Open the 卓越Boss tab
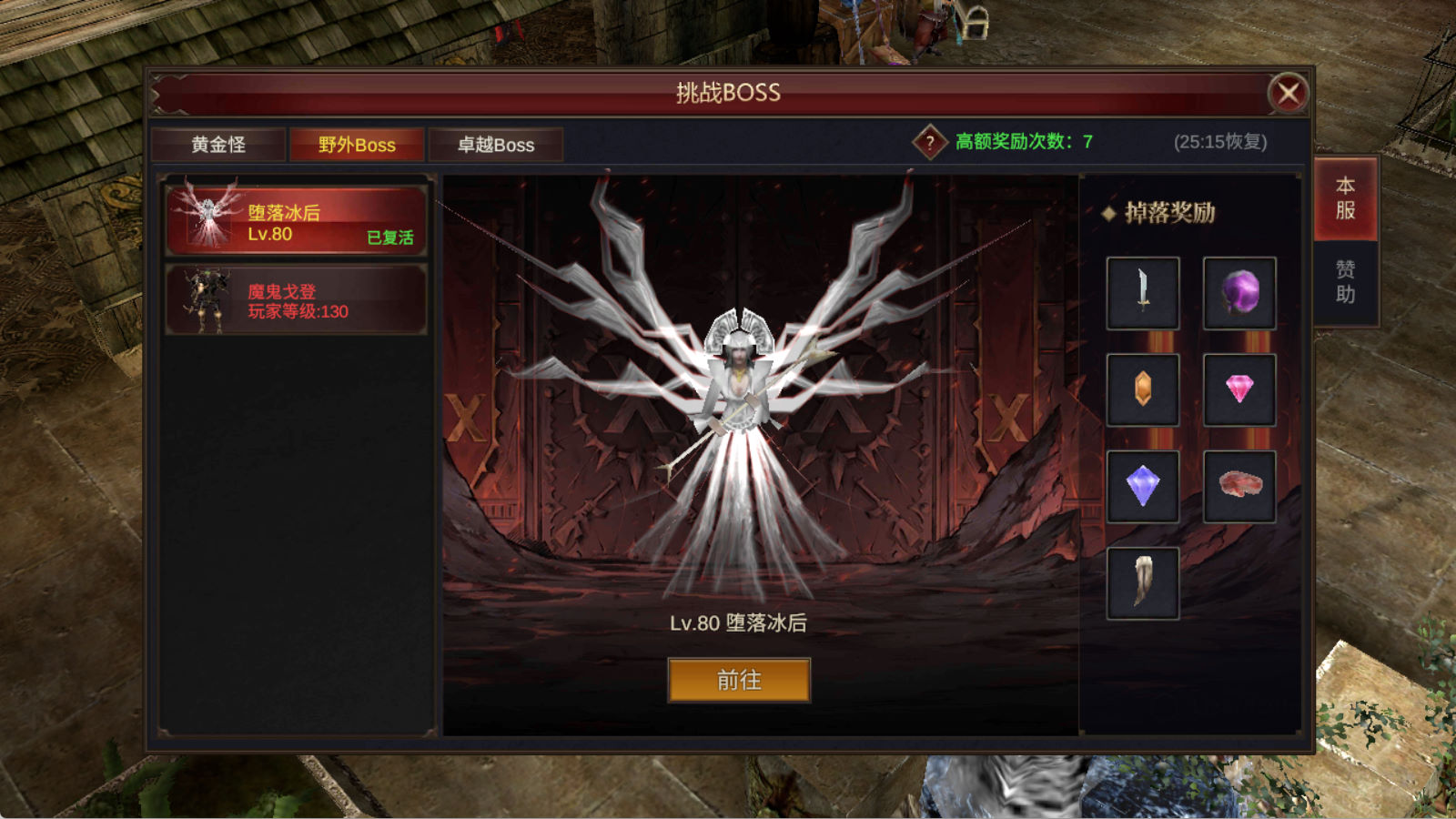This screenshot has width=1456, height=819. click(496, 145)
